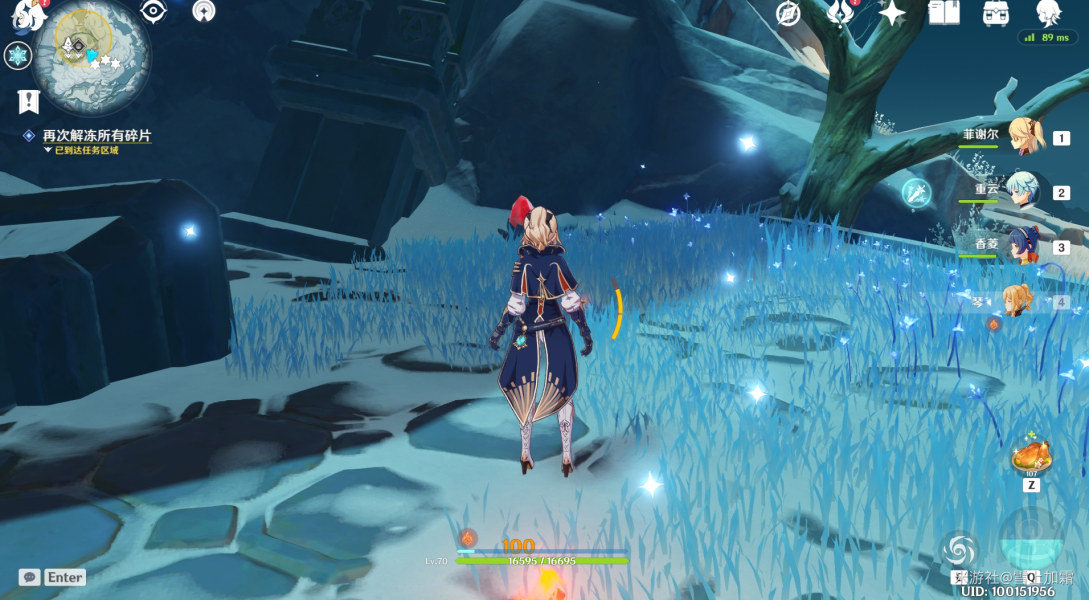
Task: Use the roast chicken food gadget
Action: tap(1029, 459)
